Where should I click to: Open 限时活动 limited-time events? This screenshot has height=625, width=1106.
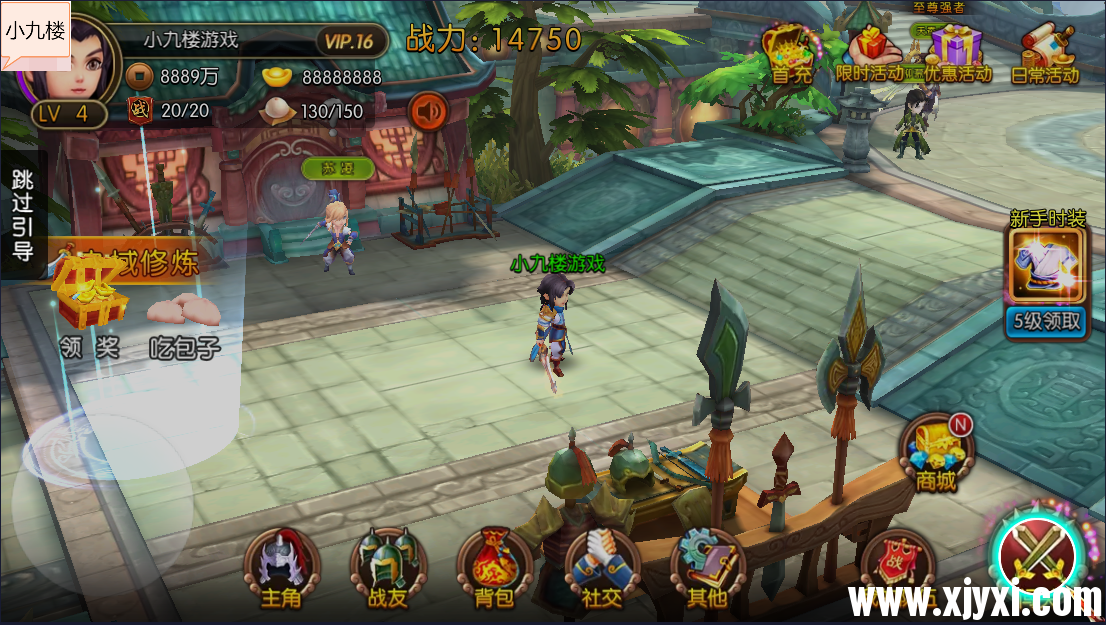tap(868, 53)
